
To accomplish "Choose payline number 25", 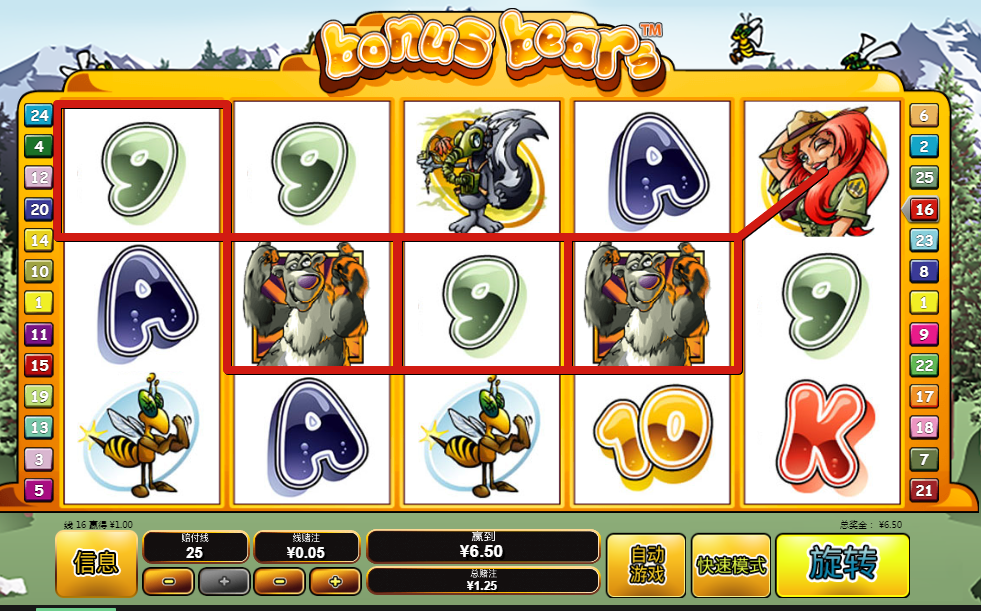I will click(x=923, y=178).
